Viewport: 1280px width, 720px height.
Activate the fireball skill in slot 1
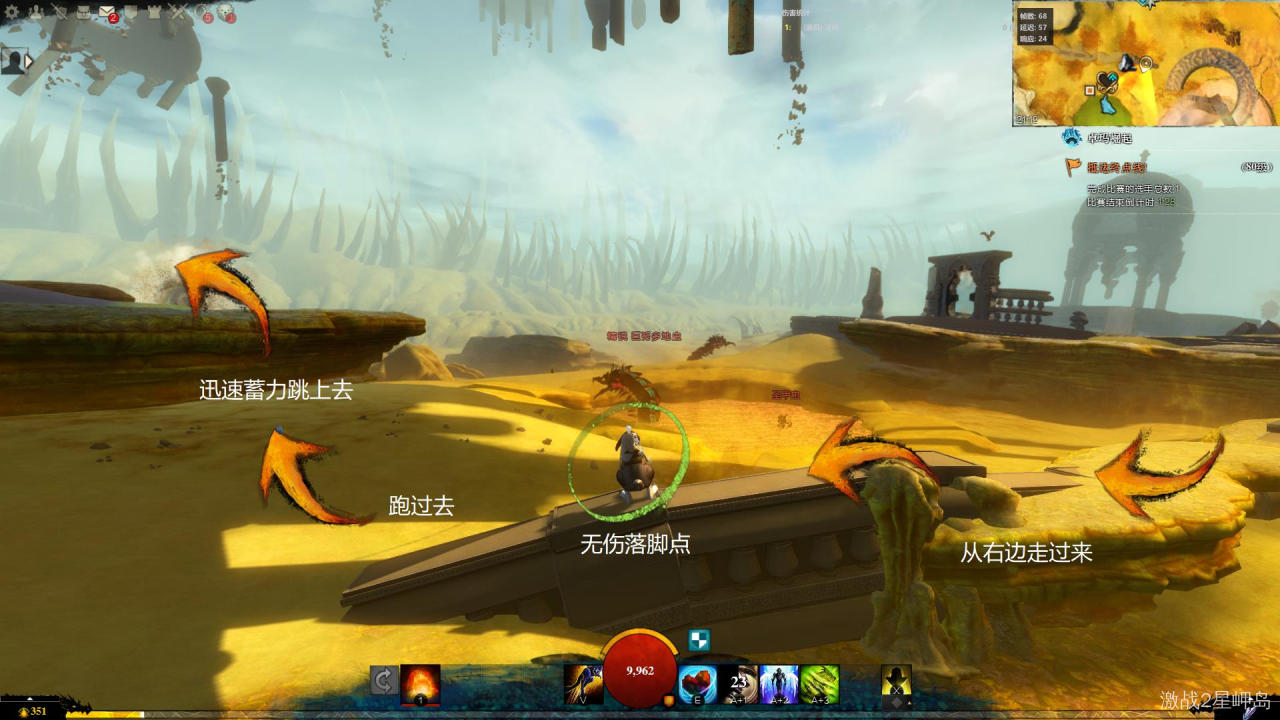pos(420,683)
